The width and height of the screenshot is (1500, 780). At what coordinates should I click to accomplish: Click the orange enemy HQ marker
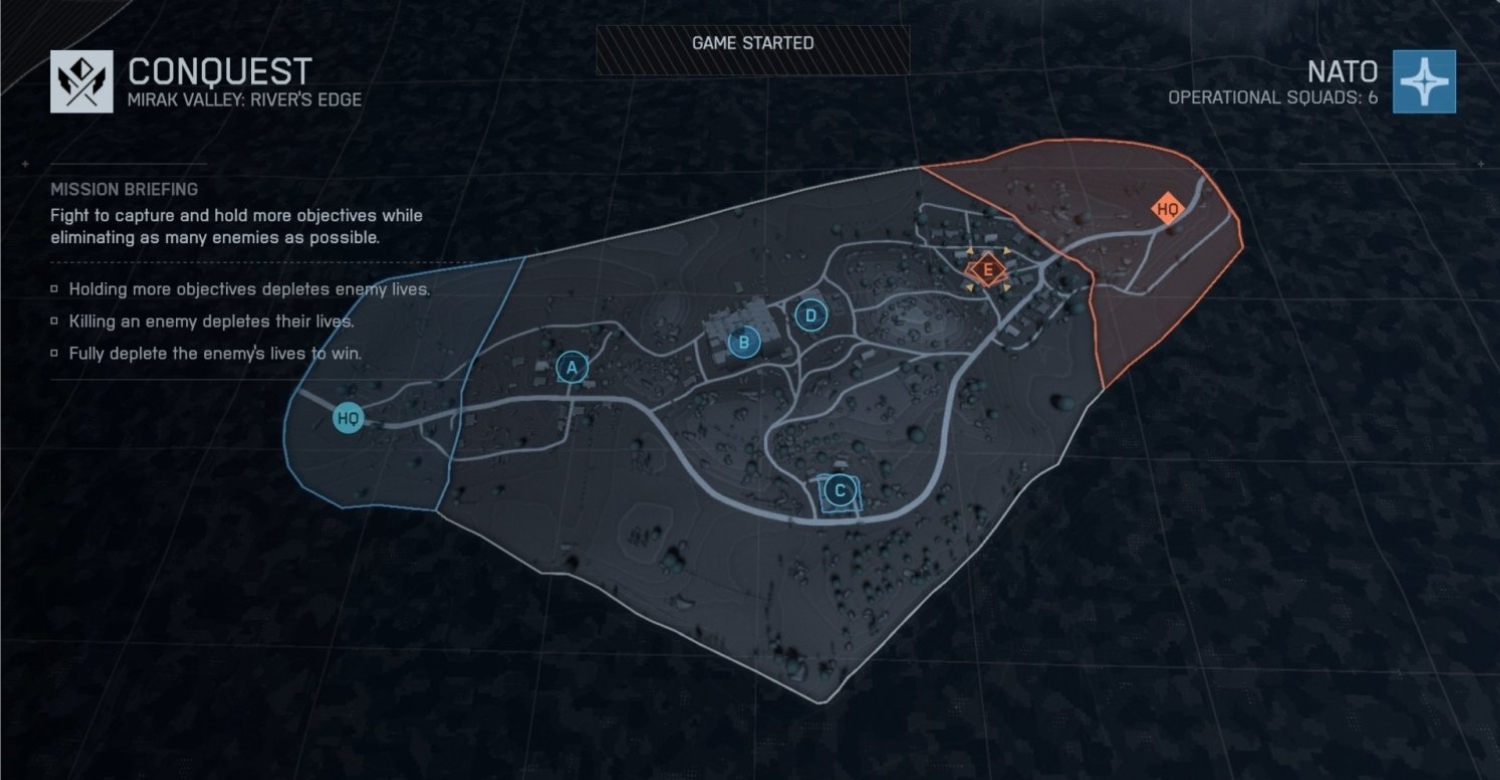pyautogui.click(x=1166, y=208)
